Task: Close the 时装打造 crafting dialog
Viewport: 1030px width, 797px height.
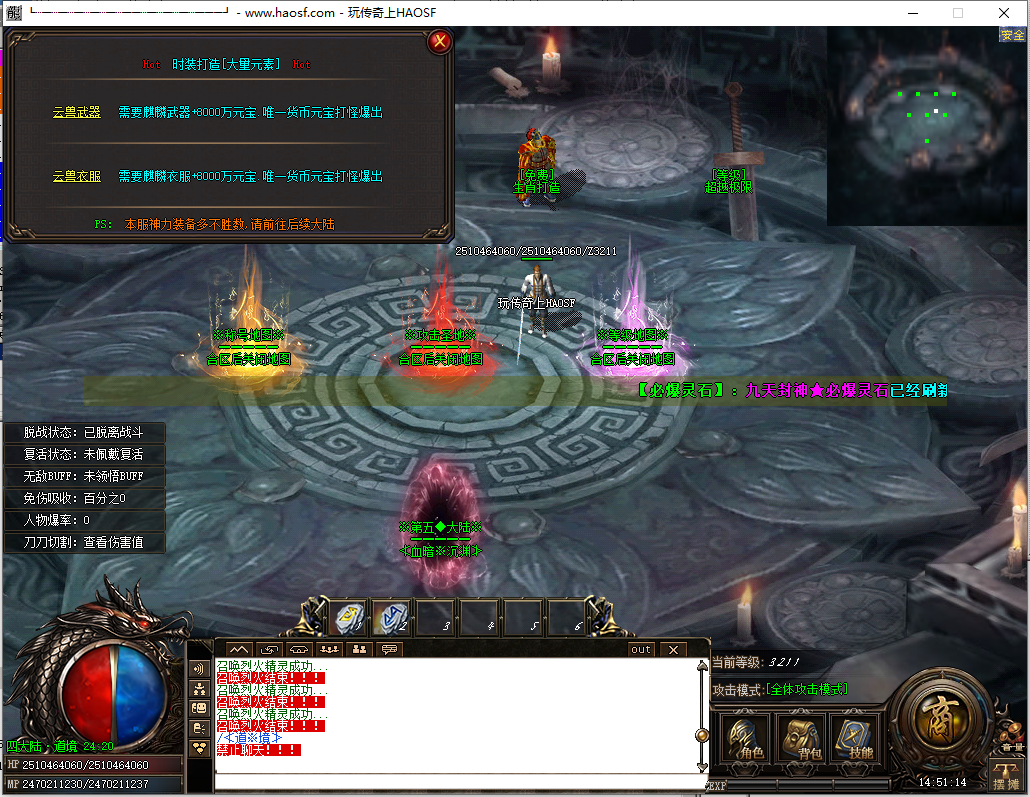Action: pyautogui.click(x=438, y=42)
